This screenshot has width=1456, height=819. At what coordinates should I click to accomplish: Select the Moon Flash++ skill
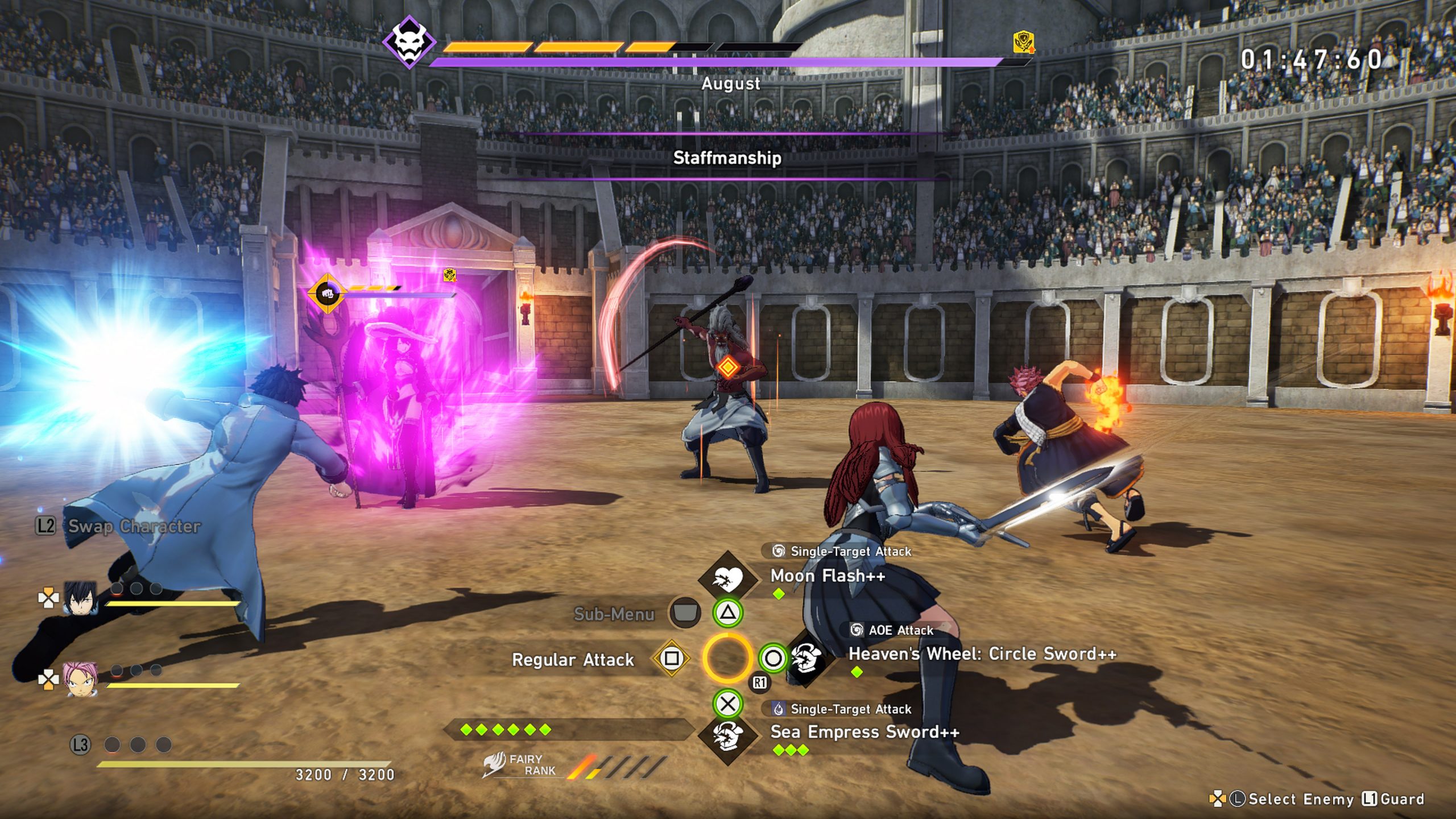828,576
